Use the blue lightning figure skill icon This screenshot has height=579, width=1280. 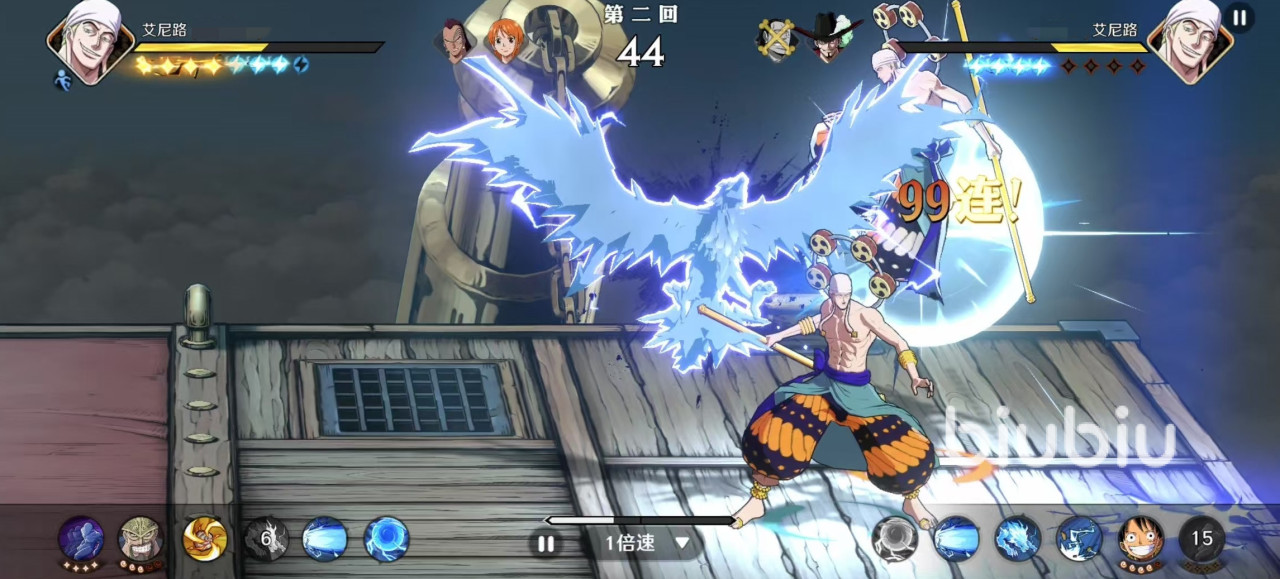click(1079, 539)
